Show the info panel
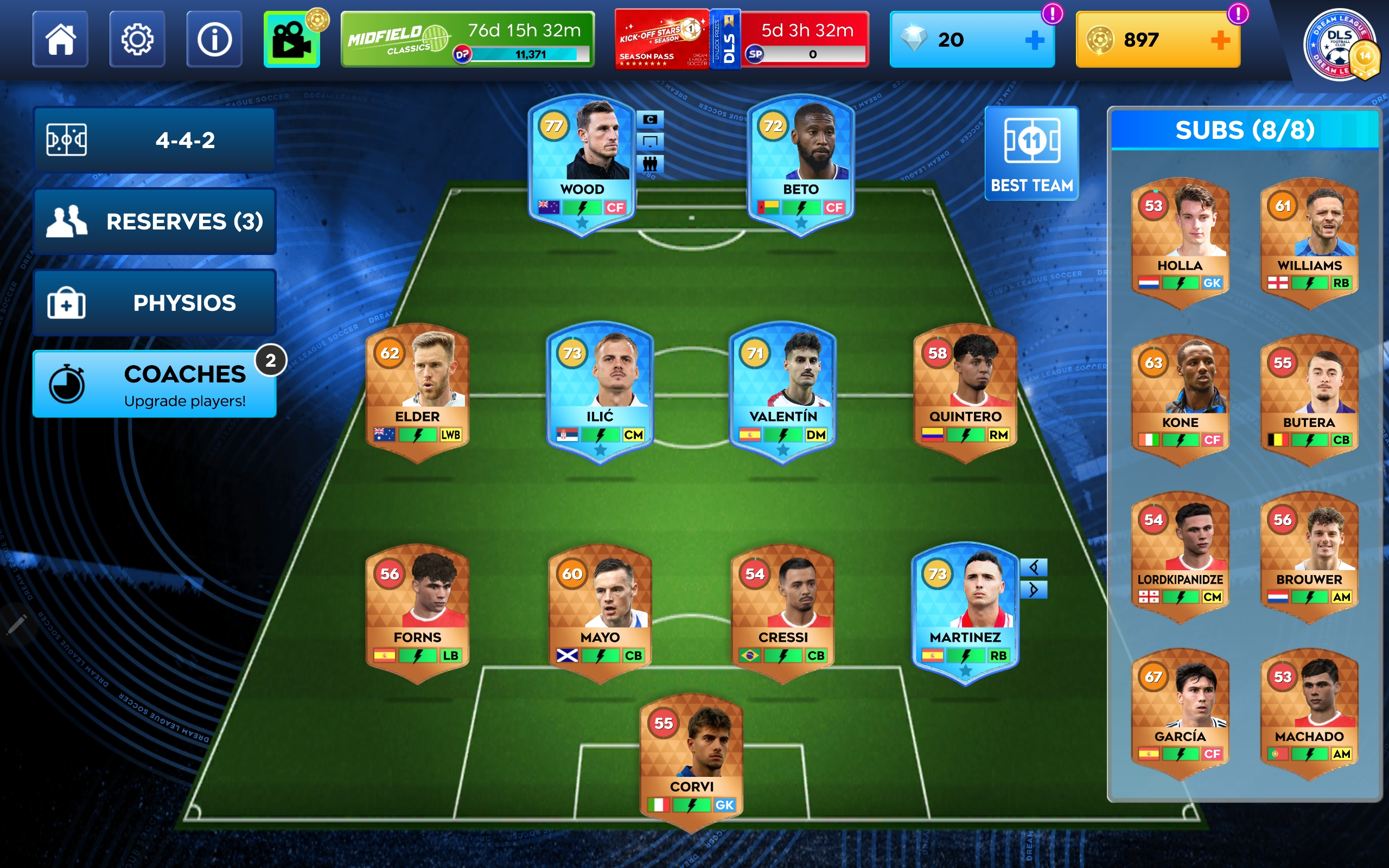1389x868 pixels. pyautogui.click(x=214, y=40)
